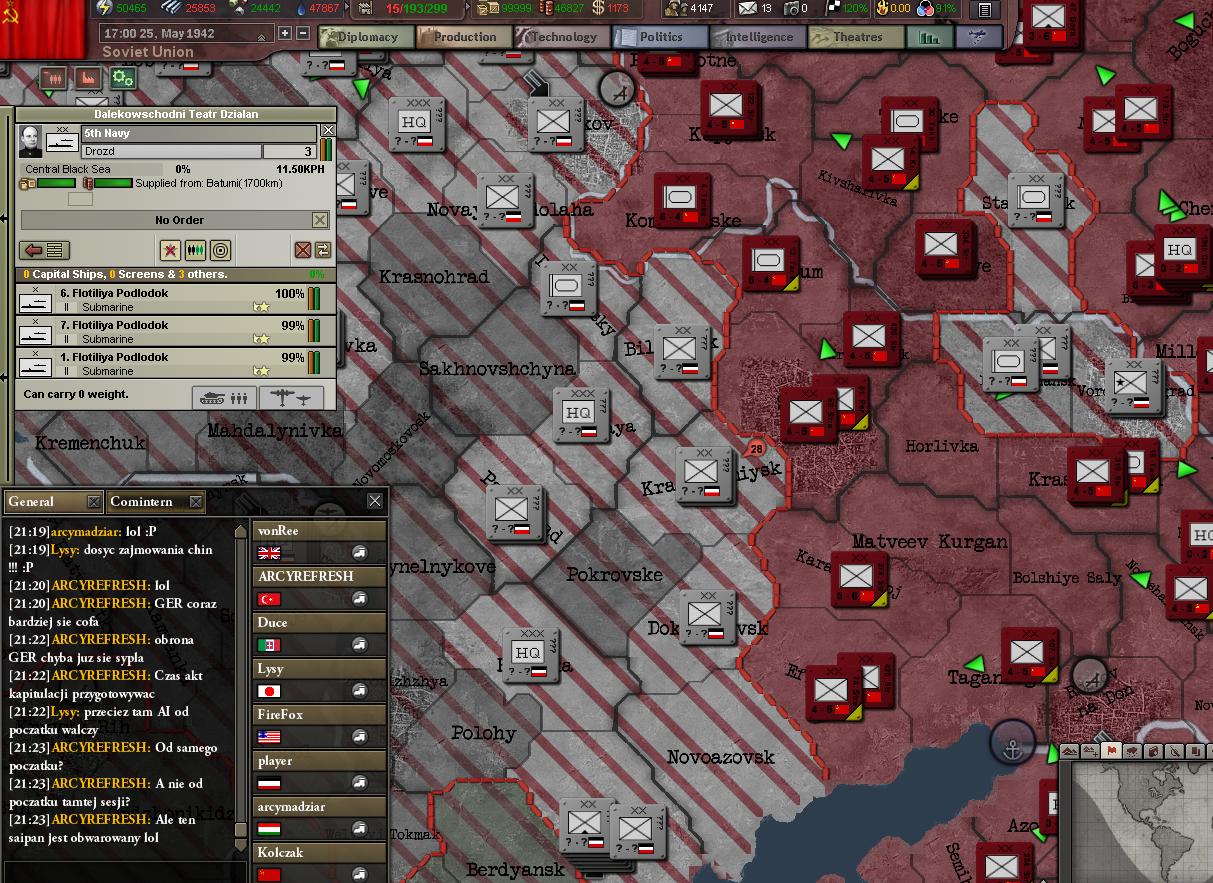
Task: Decrease game speed with the minus button
Action: 303,33
